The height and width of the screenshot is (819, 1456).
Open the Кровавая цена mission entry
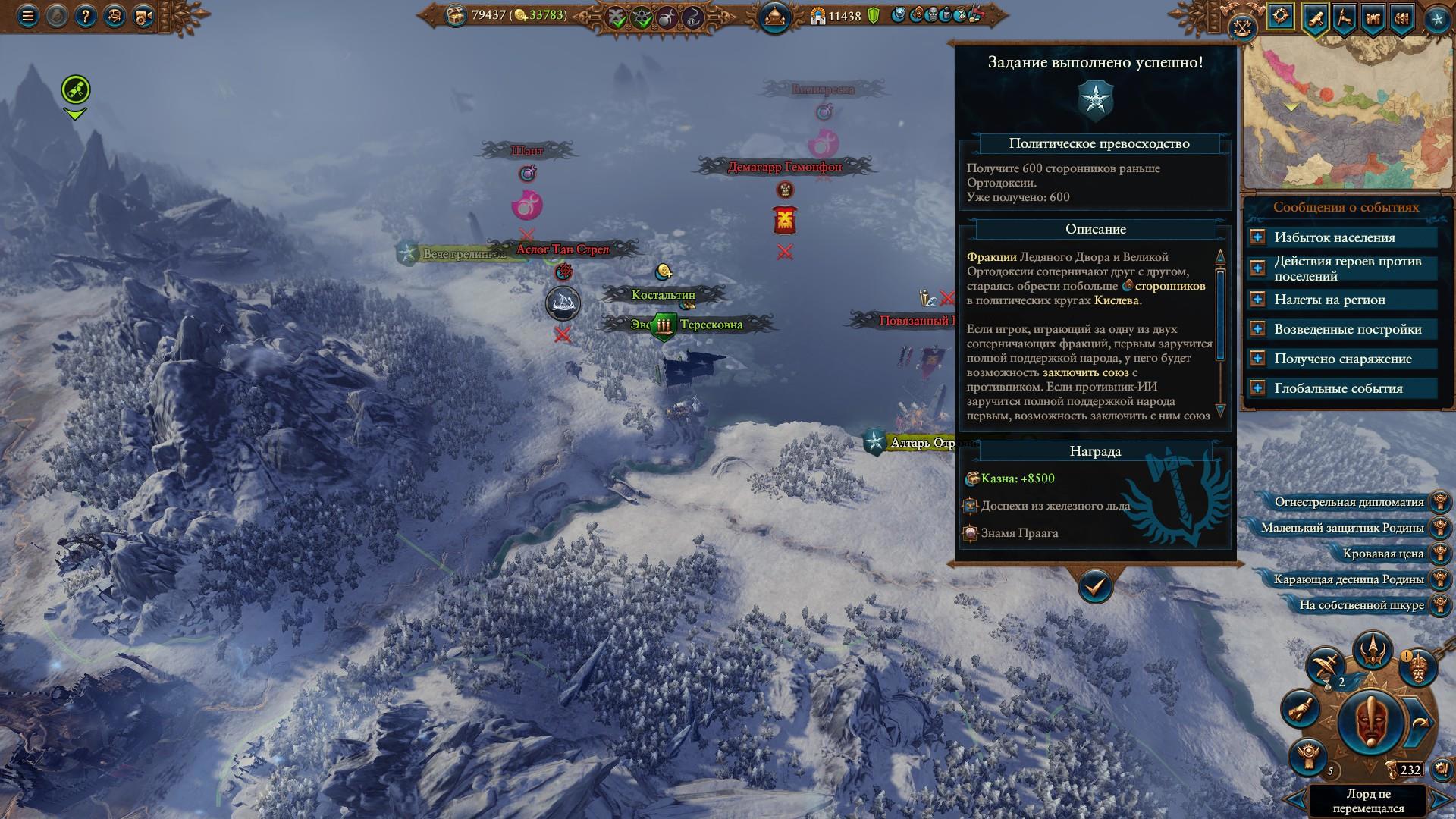click(1382, 554)
